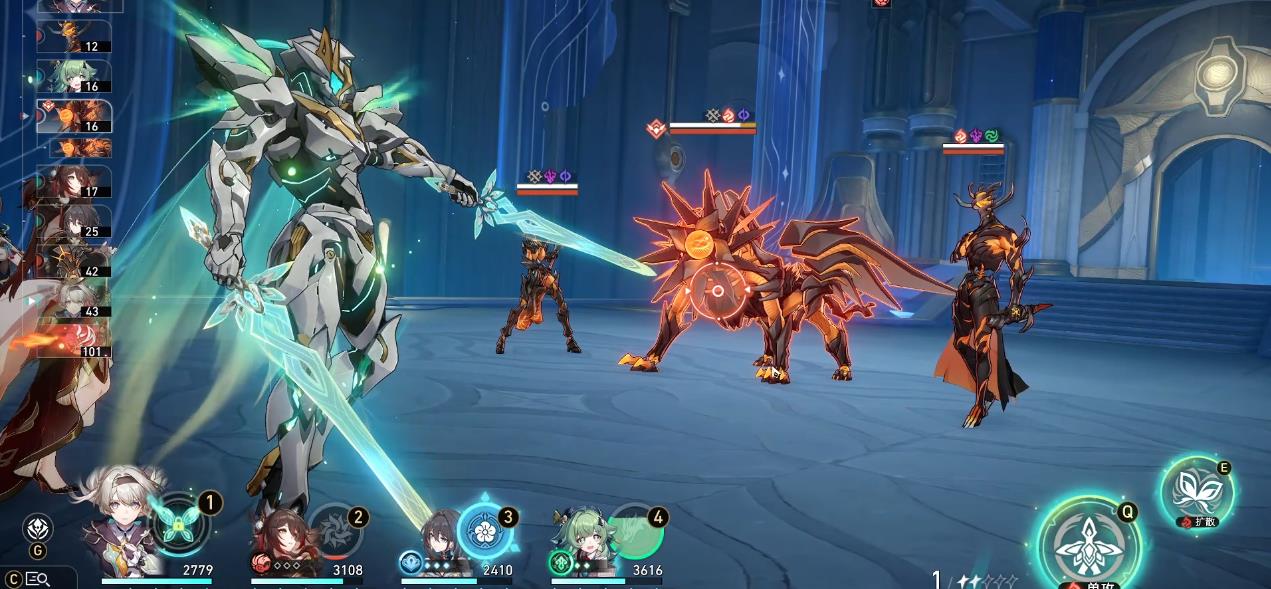Trigger the red-haired character's ultimate, slot 2
The height and width of the screenshot is (589, 1271).
331,529
